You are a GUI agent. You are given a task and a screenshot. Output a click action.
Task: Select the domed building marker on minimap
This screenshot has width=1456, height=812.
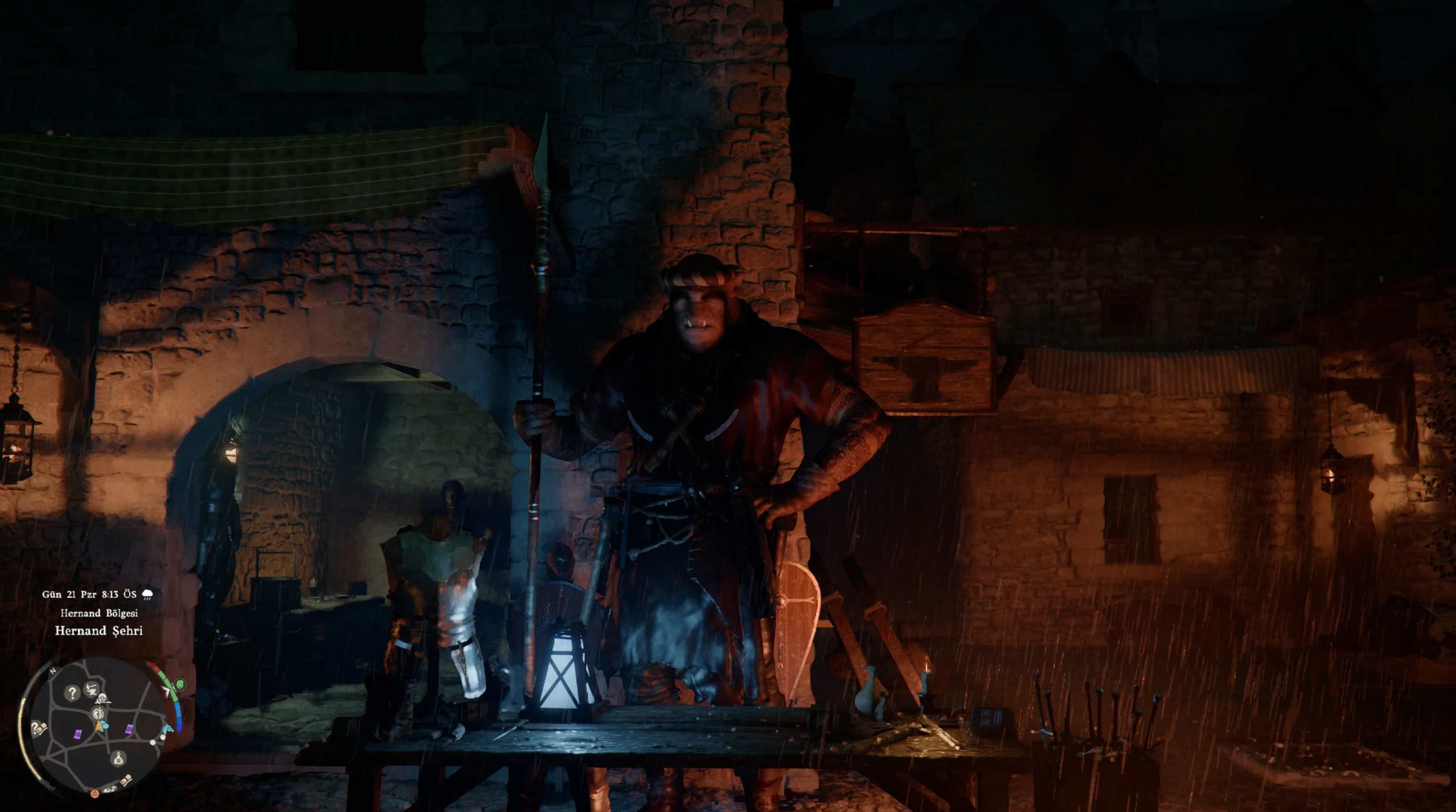[103, 698]
